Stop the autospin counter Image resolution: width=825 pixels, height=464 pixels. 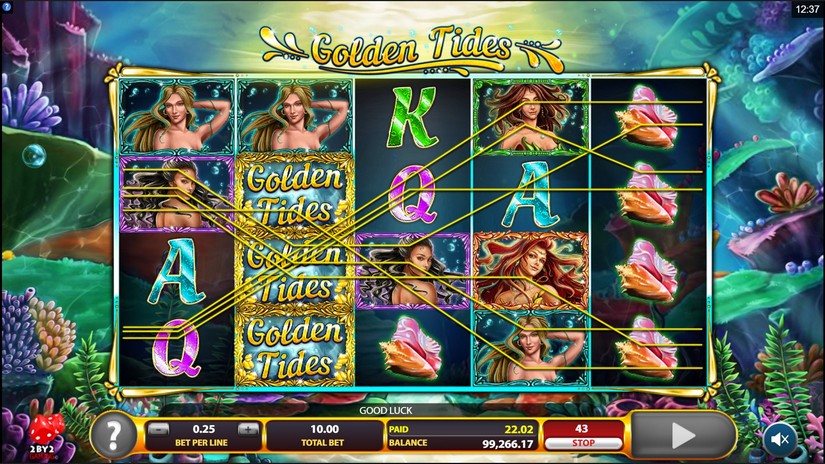click(581, 436)
